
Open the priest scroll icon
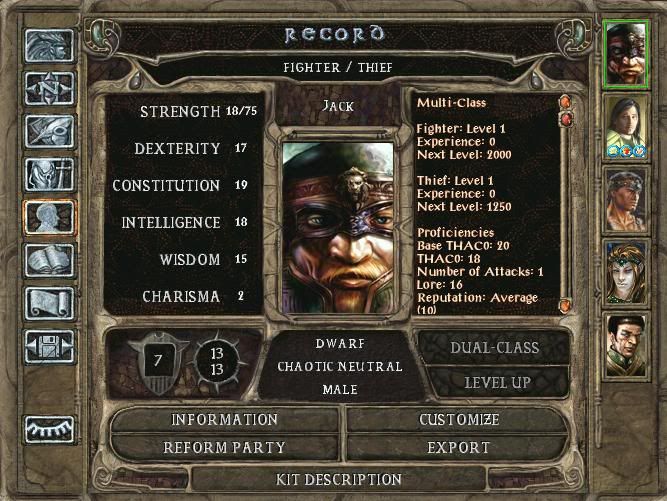[48, 302]
